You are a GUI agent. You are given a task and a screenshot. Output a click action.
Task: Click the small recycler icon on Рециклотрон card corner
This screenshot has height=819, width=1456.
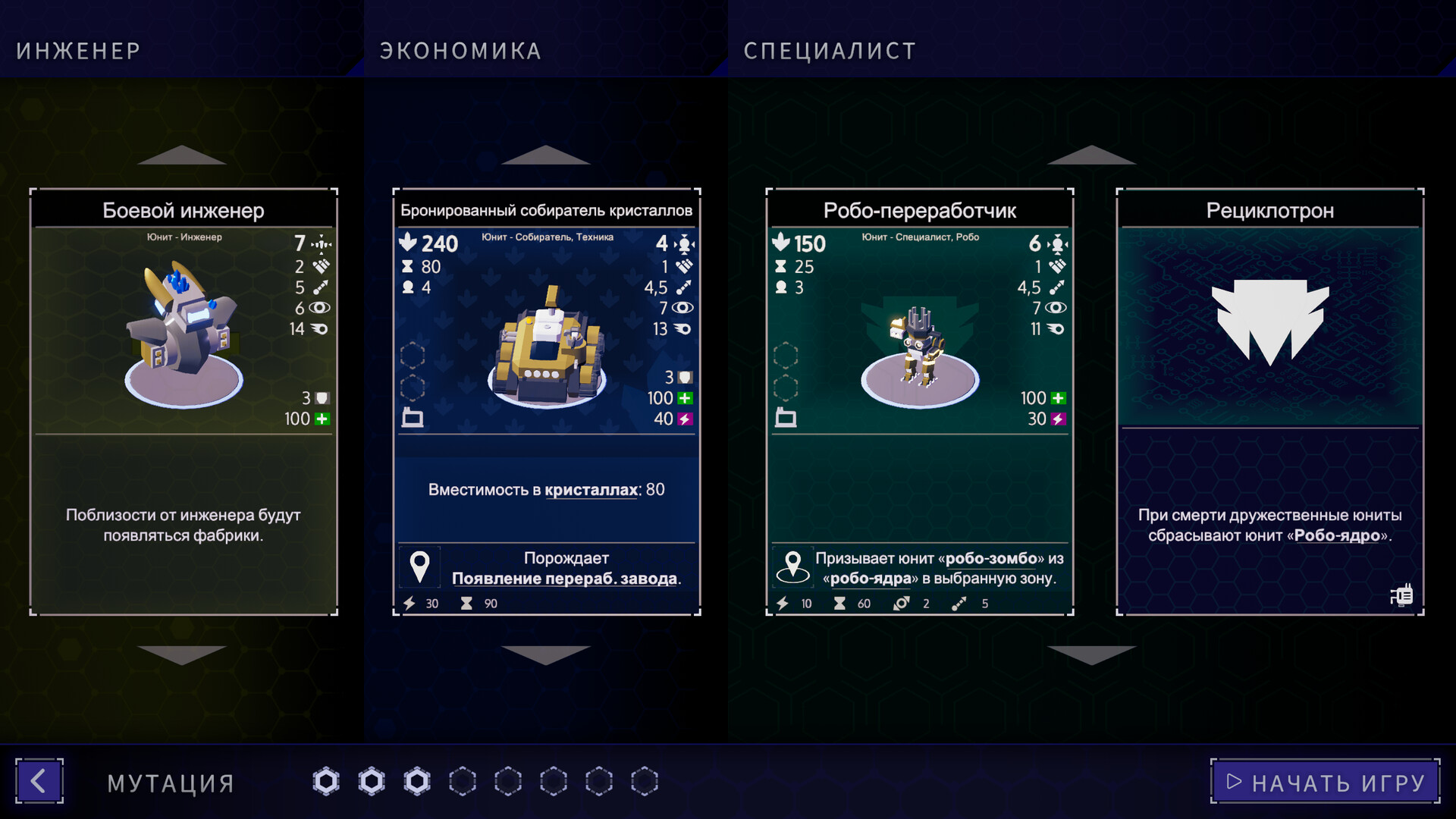tap(1404, 596)
